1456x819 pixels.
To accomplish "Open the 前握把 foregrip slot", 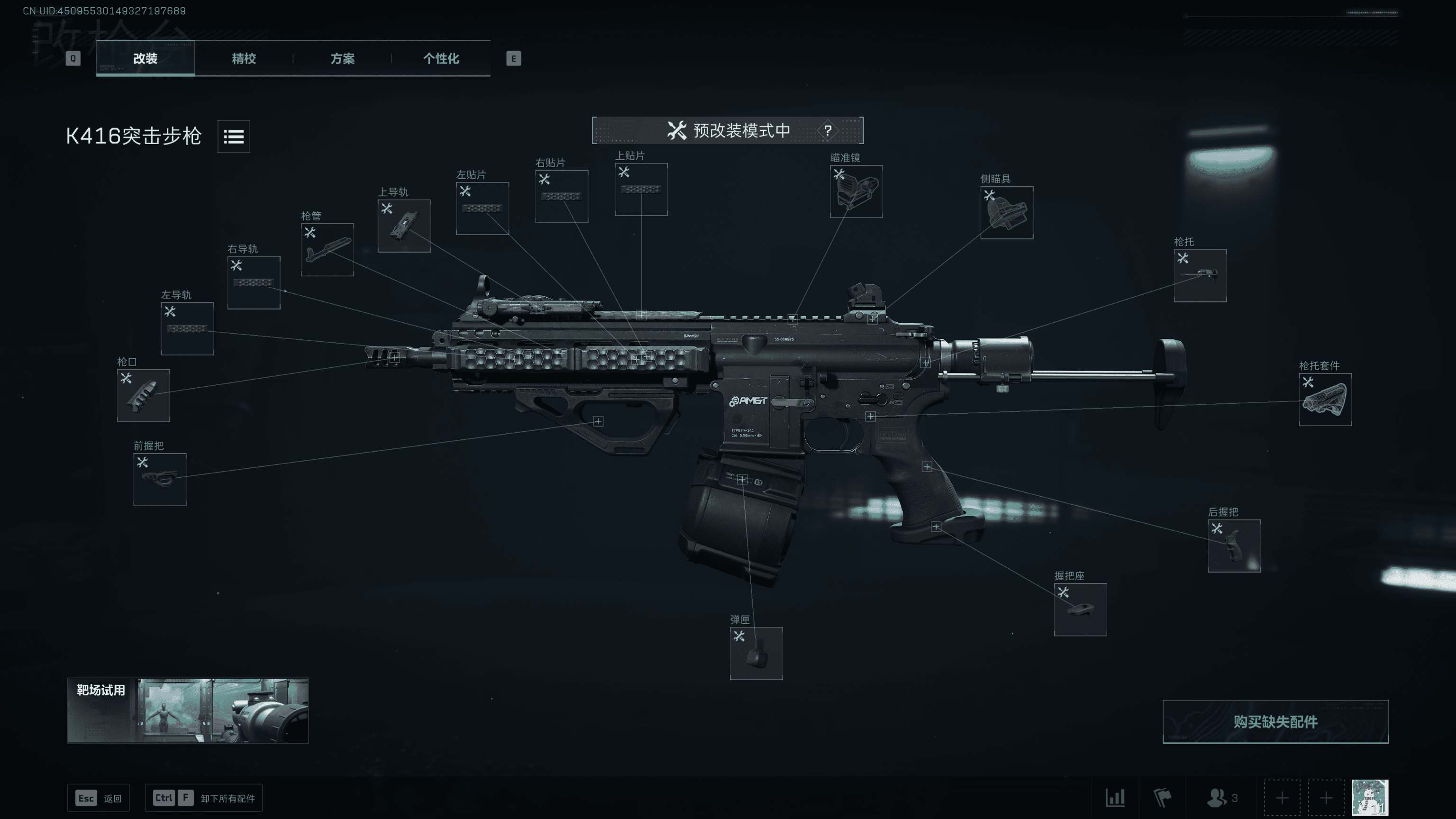I will [159, 479].
